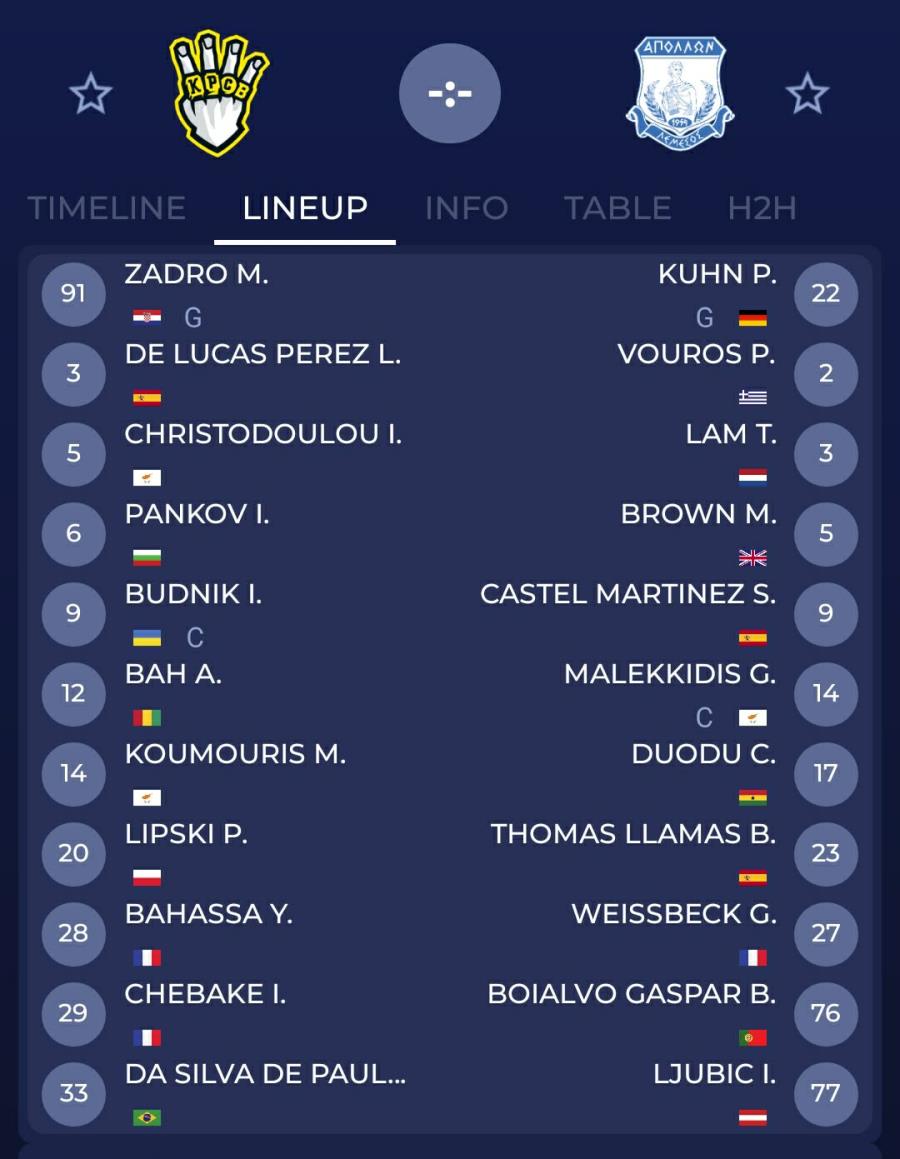
Task: Open the Apollon Limassol team crest
Action: click(x=680, y=93)
